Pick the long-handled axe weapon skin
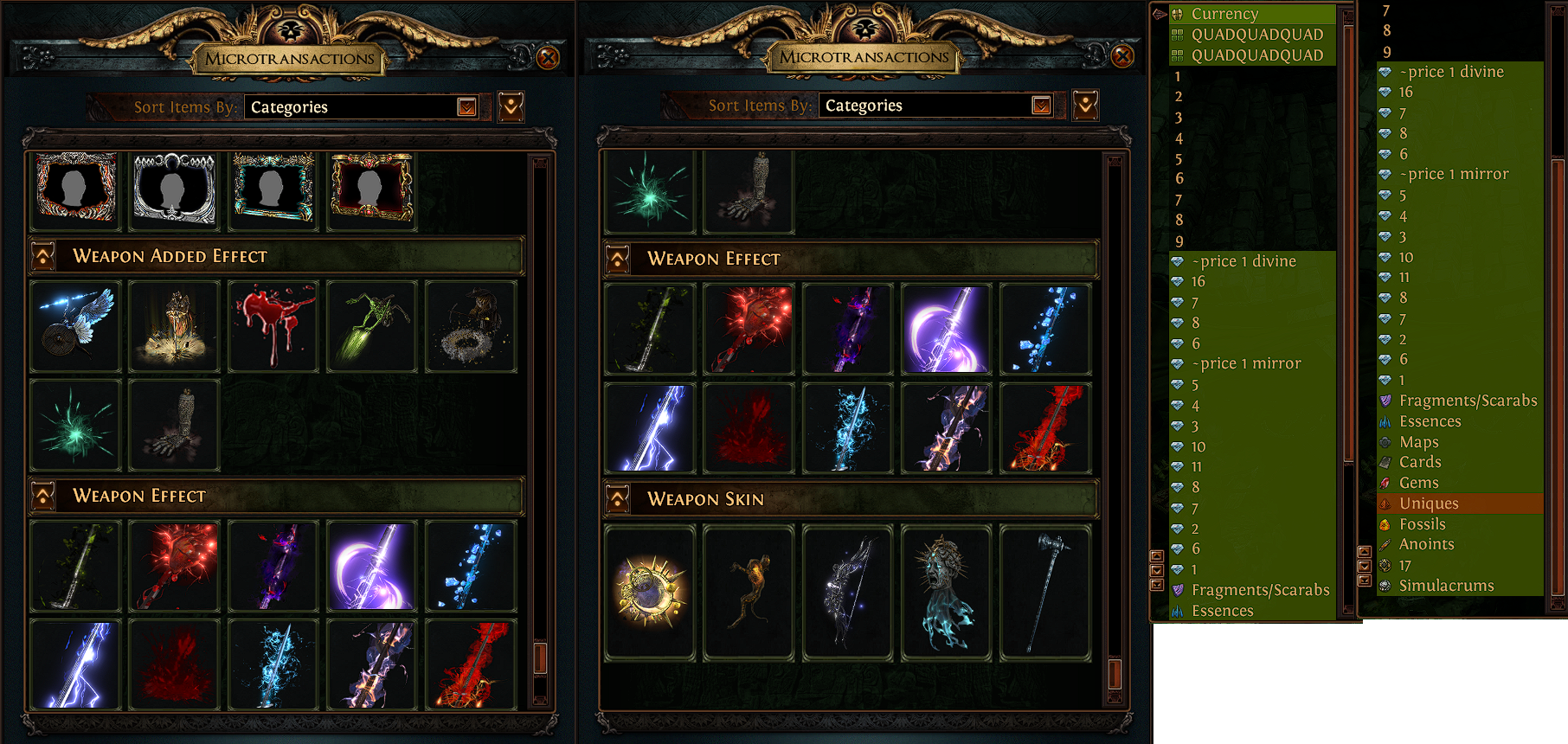Screen dimensions: 1568x744 pyautogui.click(x=1044, y=593)
